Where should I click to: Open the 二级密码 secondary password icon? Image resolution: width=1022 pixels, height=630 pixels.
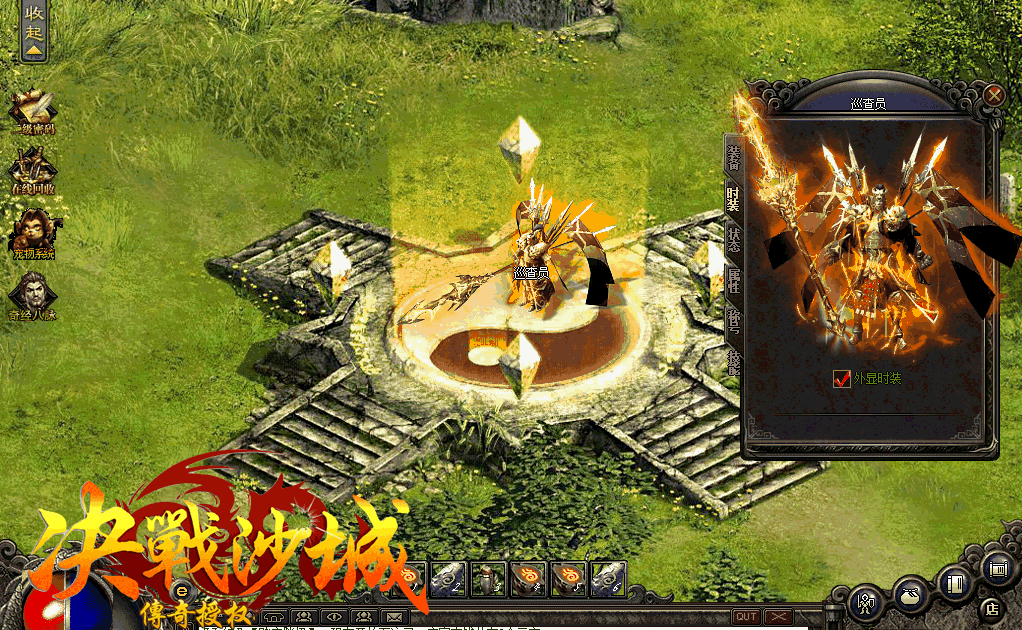(x=33, y=111)
